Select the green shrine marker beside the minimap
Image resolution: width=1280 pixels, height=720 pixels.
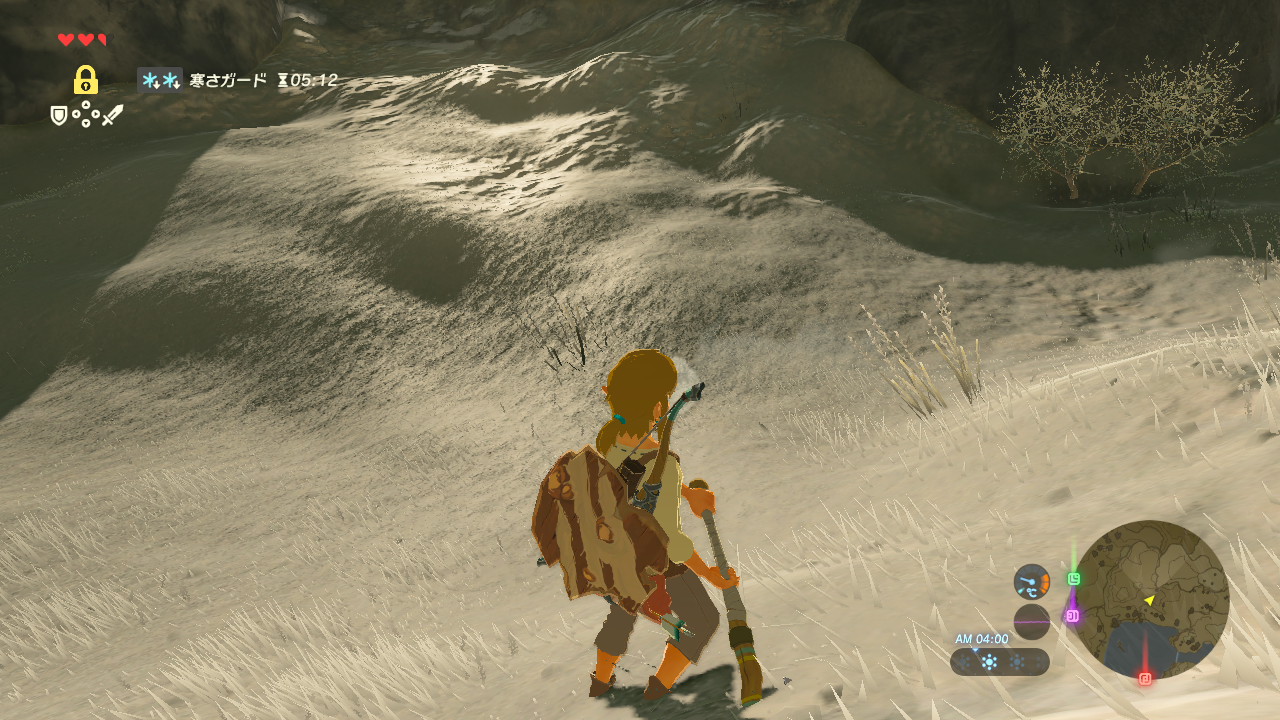click(x=1074, y=578)
